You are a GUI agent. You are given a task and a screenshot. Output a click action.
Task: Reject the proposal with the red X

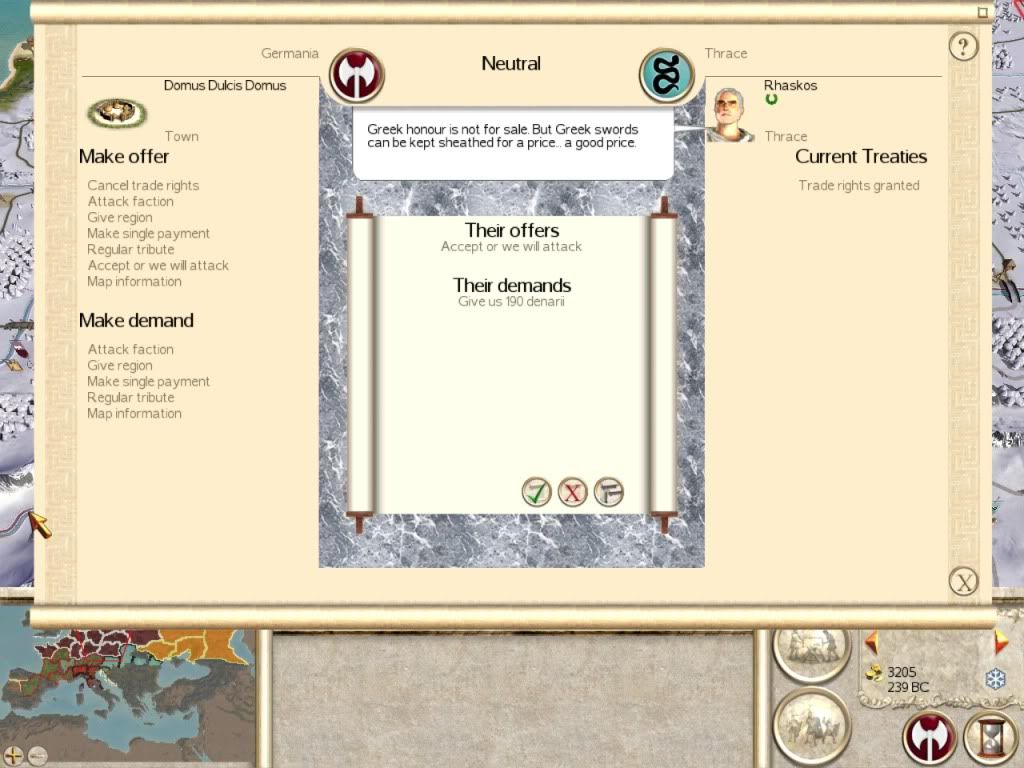[572, 492]
